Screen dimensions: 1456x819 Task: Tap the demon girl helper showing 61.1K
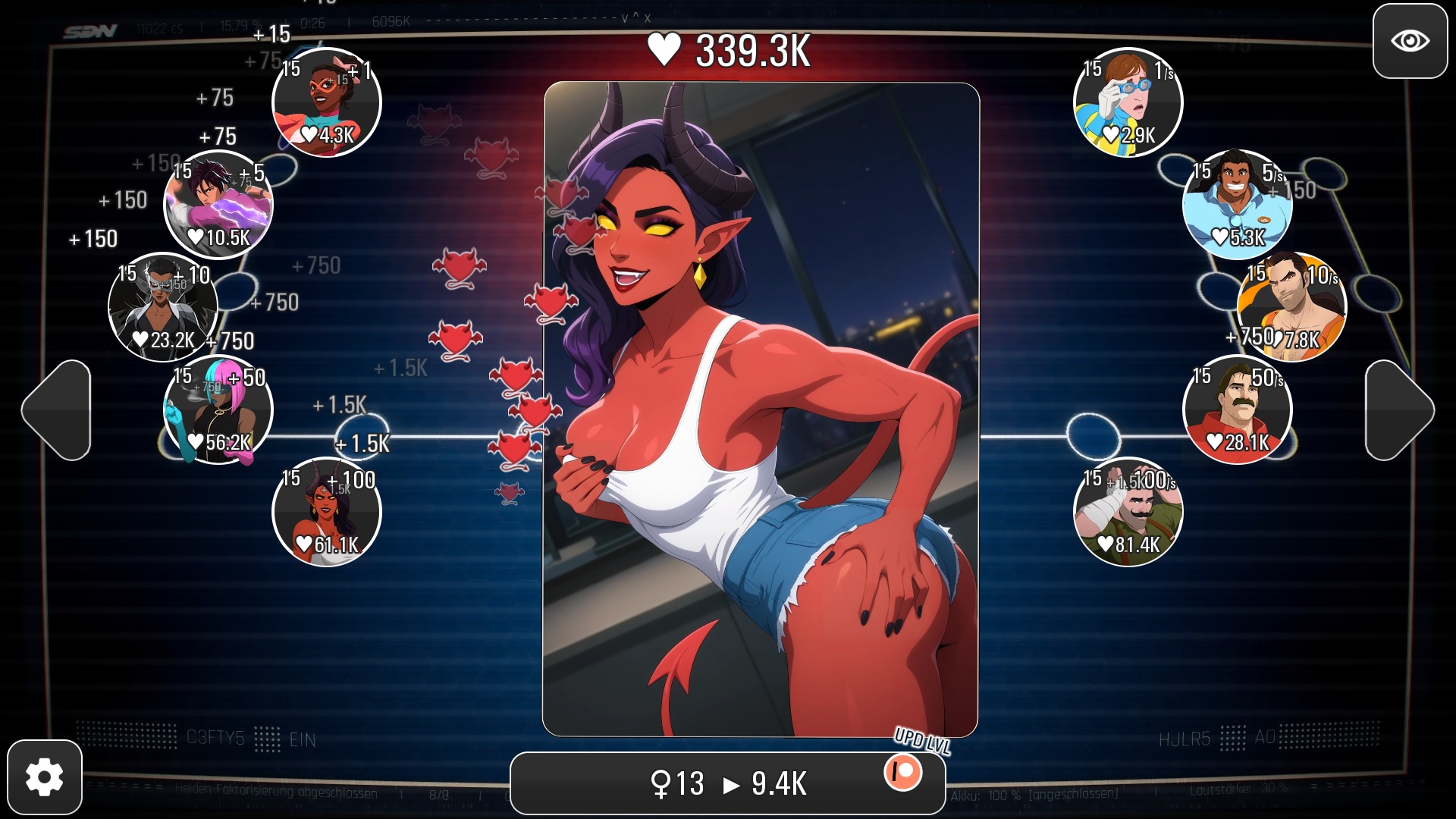tap(326, 510)
